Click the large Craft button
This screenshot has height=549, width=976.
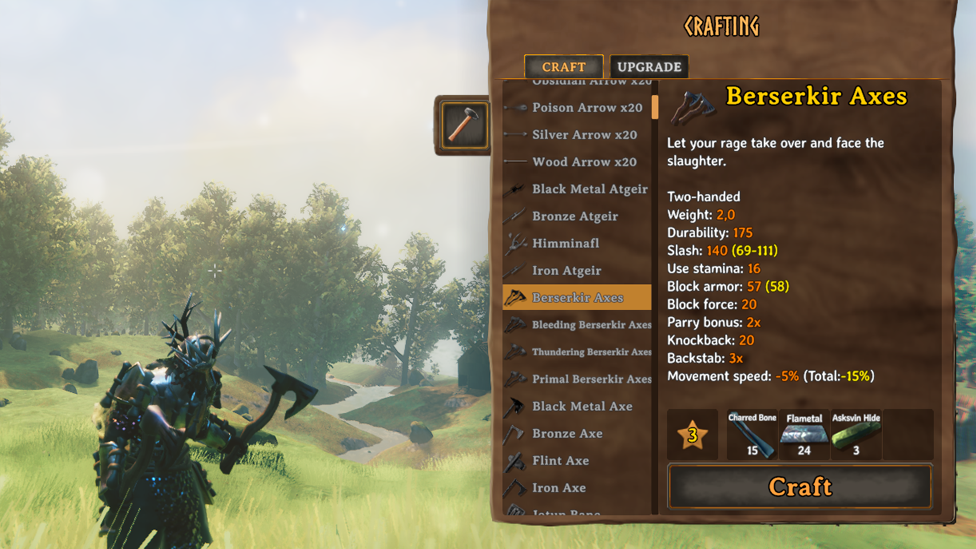pos(800,487)
